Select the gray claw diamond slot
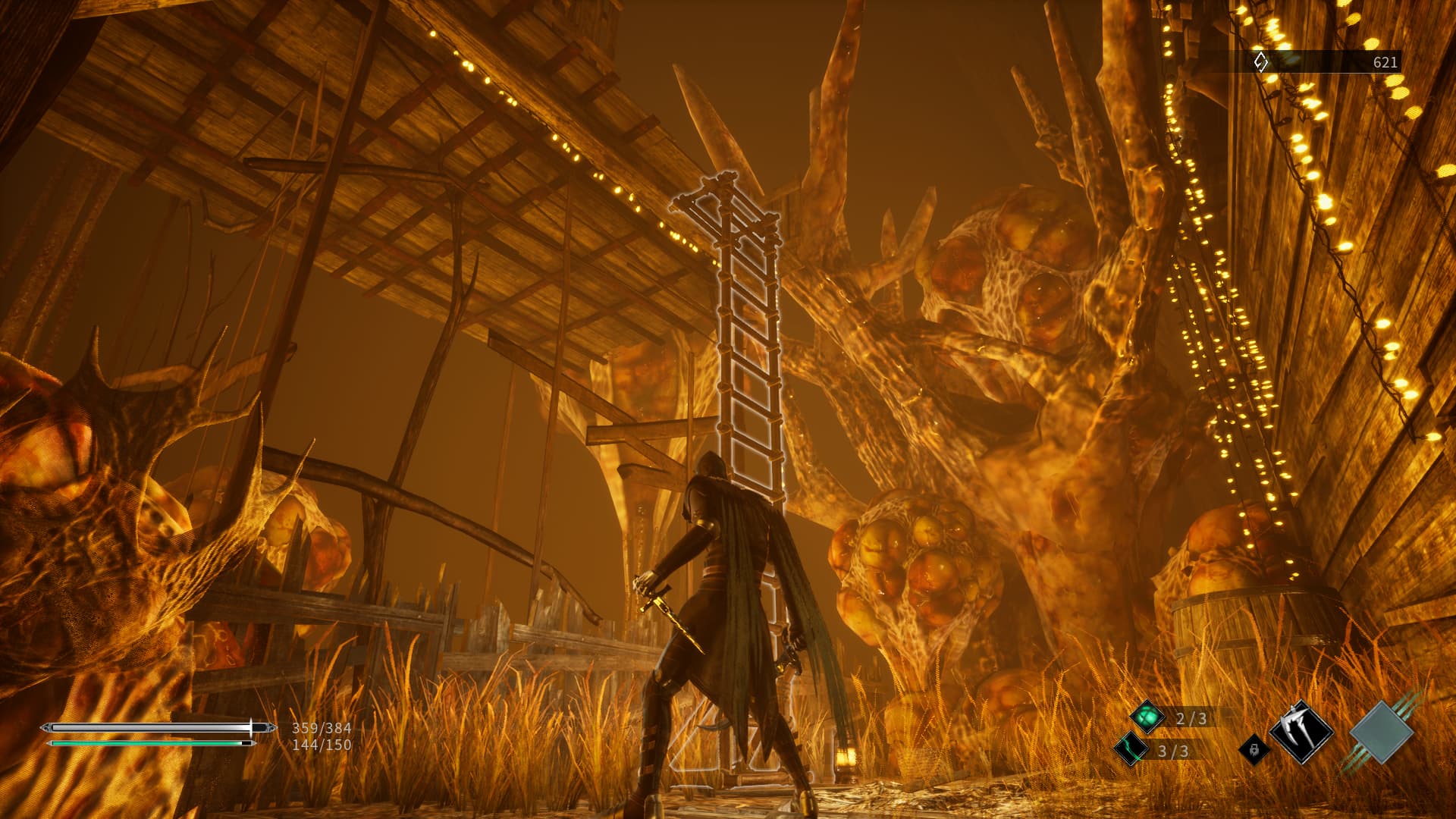The height and width of the screenshot is (819, 1456). (x=1382, y=733)
